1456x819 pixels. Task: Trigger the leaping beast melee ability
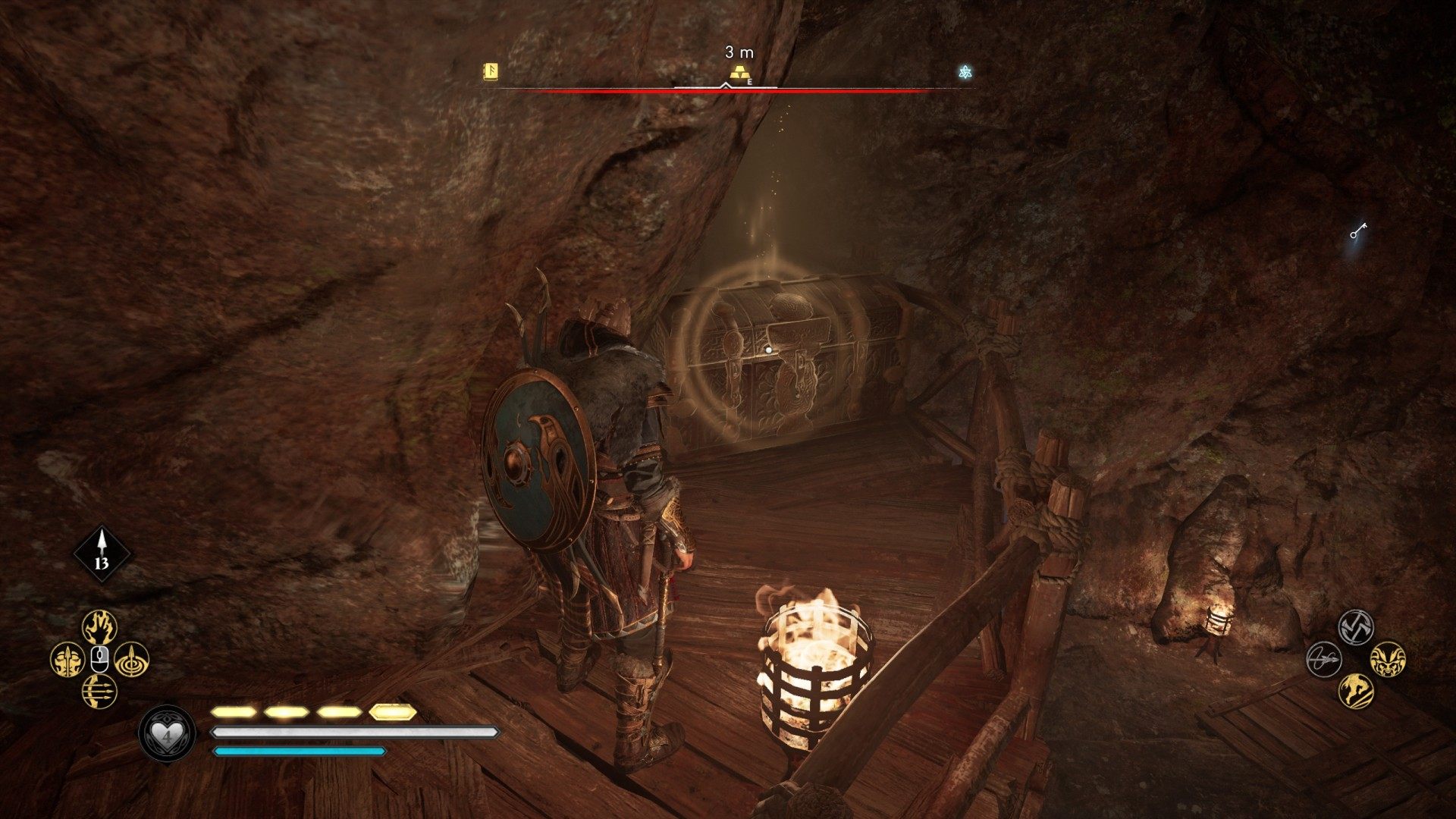tap(1355, 691)
